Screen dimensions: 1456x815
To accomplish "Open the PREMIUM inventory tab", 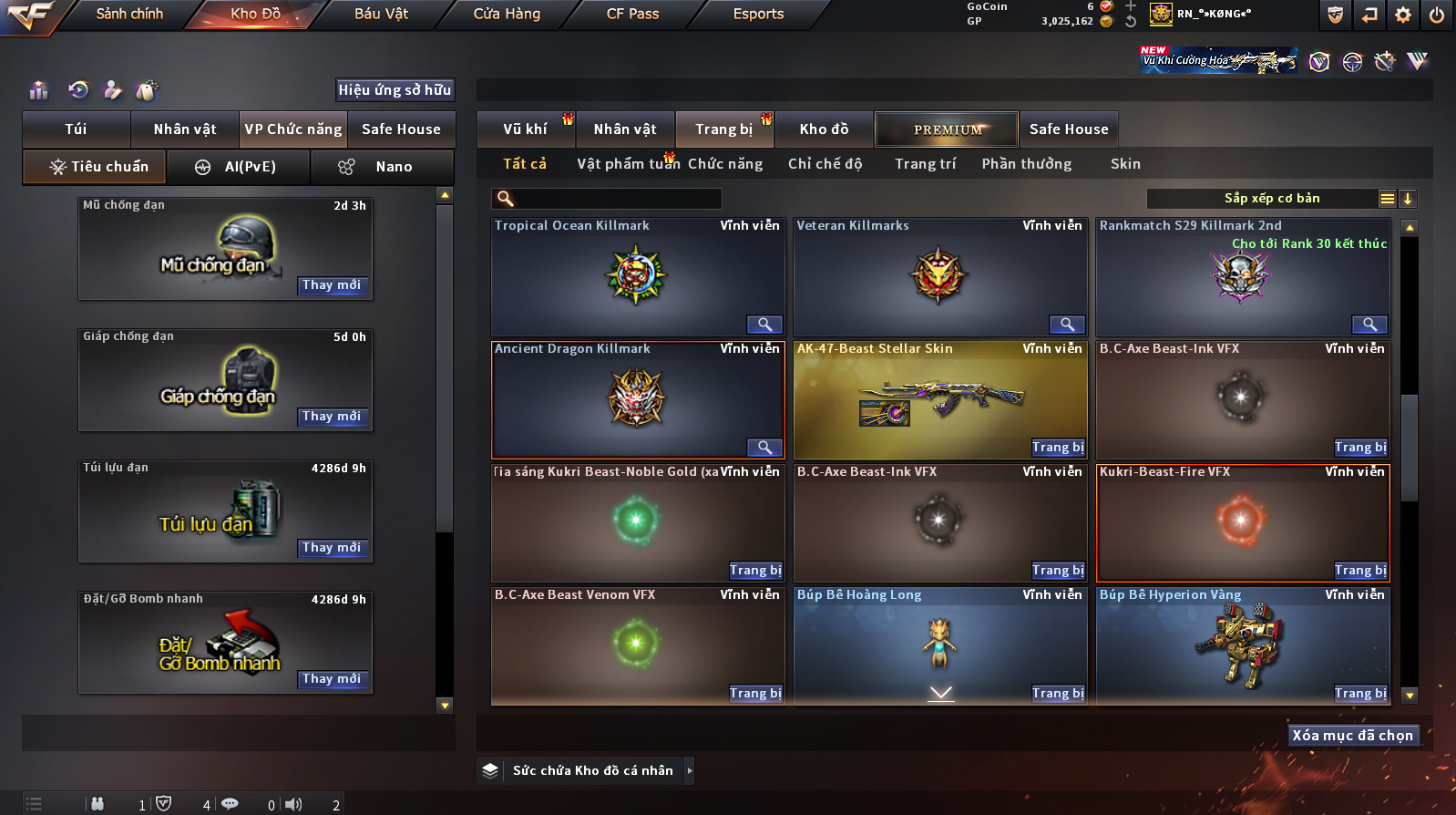I will coord(947,129).
